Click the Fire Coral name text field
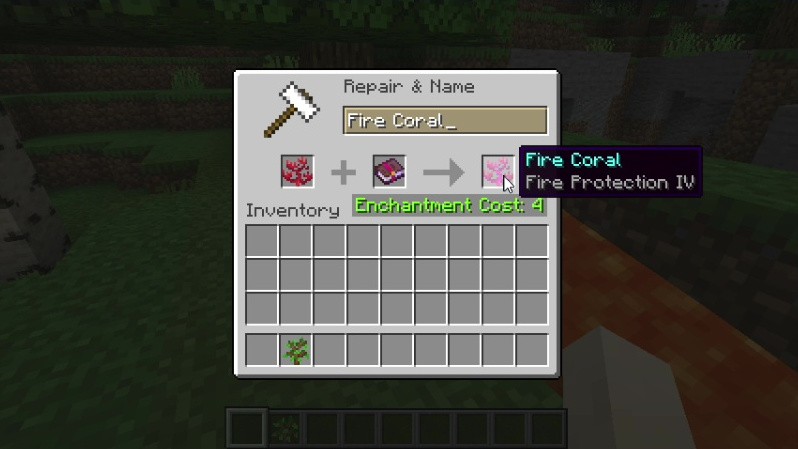Image resolution: width=798 pixels, height=449 pixels. tap(445, 121)
